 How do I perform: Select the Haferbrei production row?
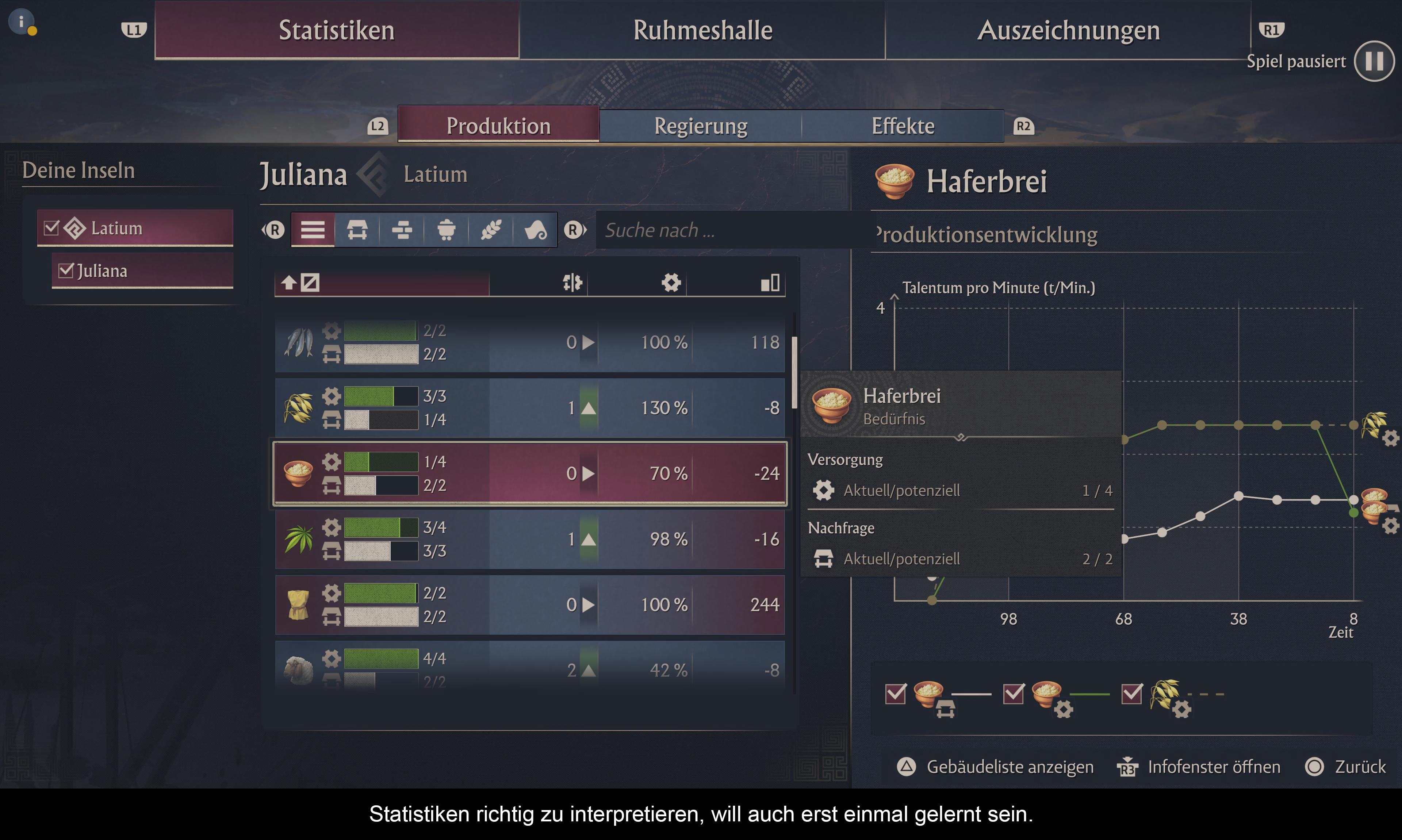point(529,473)
